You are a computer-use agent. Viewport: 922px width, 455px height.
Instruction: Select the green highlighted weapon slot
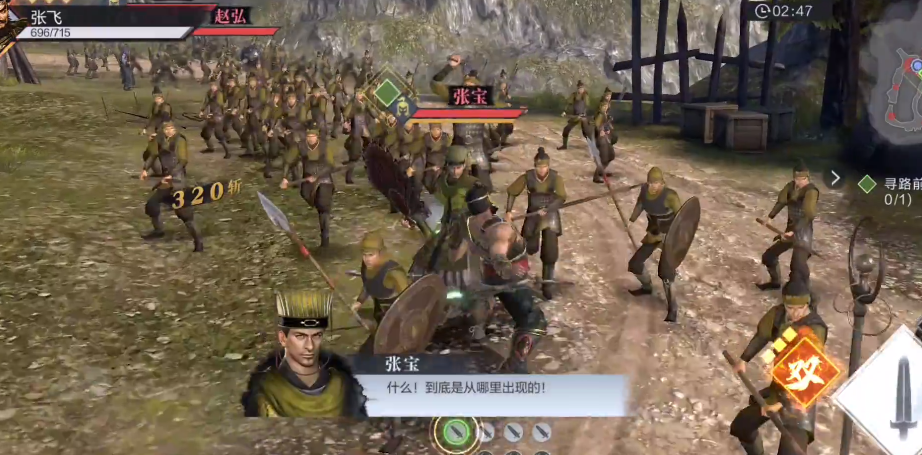pos(456,433)
